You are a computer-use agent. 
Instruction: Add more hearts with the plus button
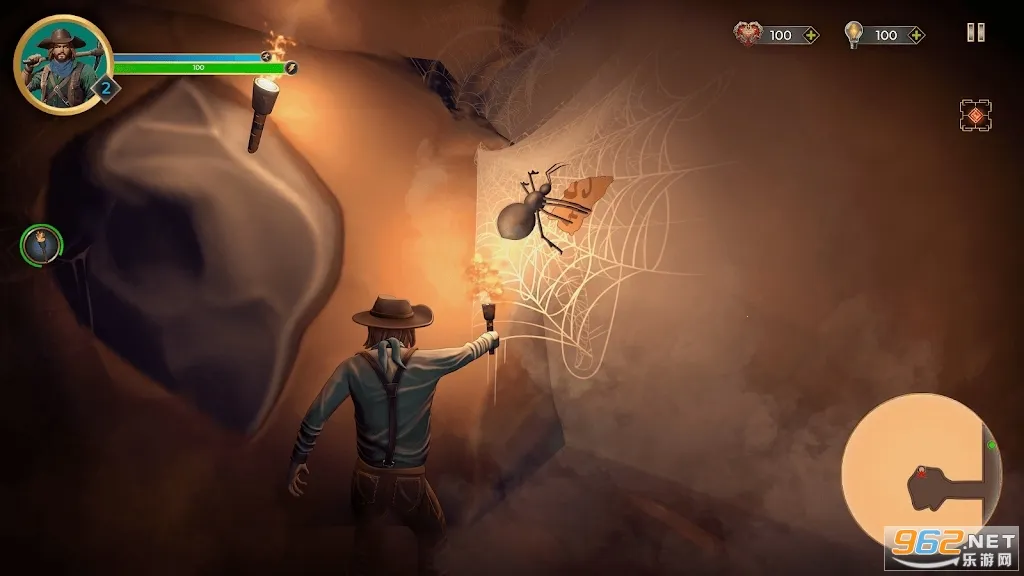pos(811,35)
